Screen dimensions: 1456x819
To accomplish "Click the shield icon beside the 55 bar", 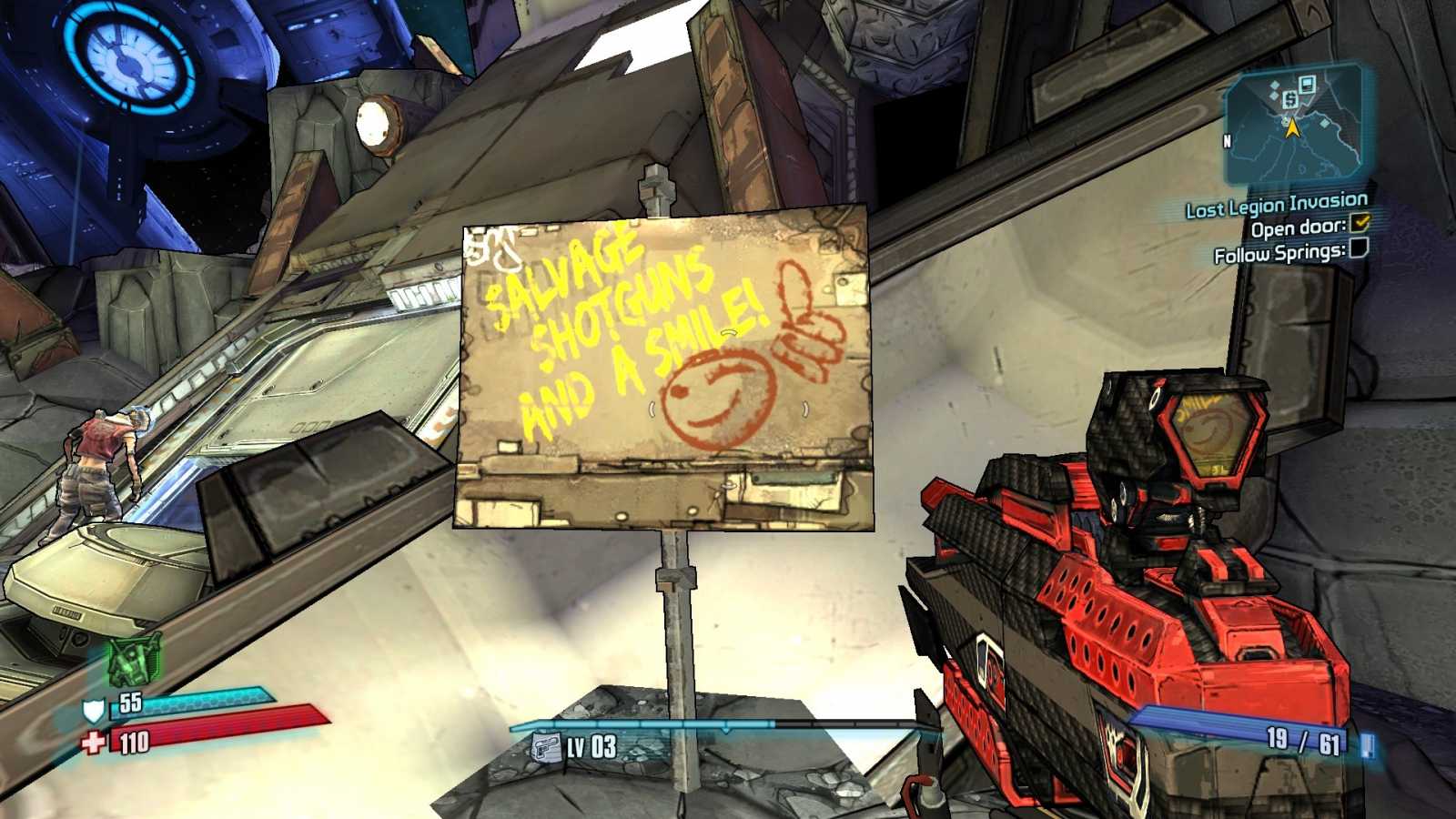I will (93, 710).
